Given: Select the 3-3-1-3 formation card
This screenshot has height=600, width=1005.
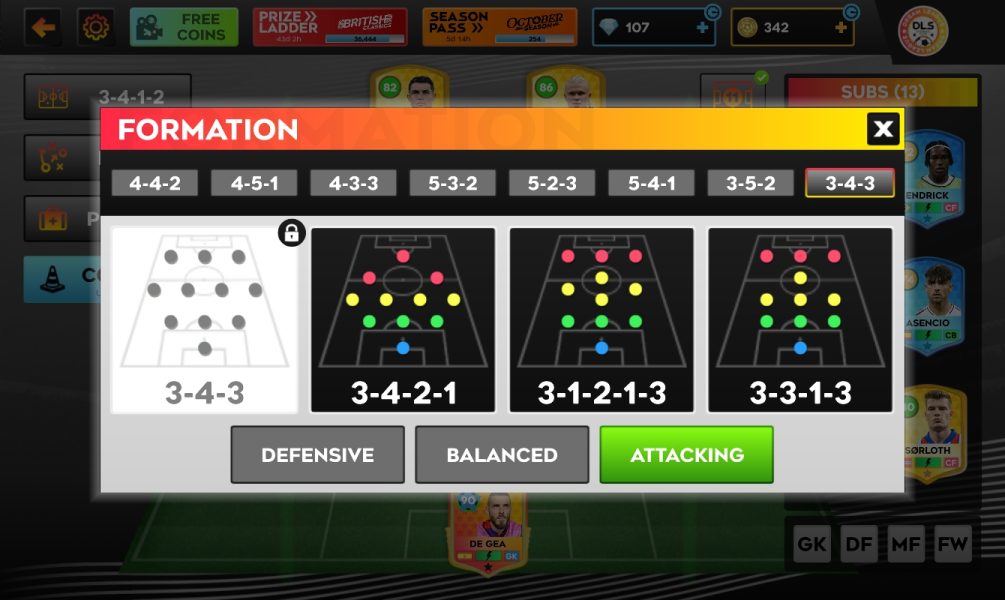Looking at the screenshot, I should 800,320.
